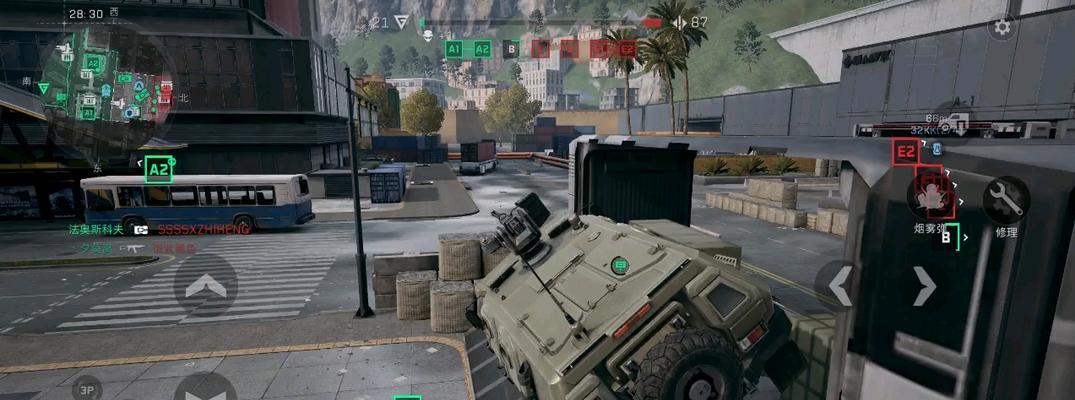Open the settings gear

[1002, 27]
